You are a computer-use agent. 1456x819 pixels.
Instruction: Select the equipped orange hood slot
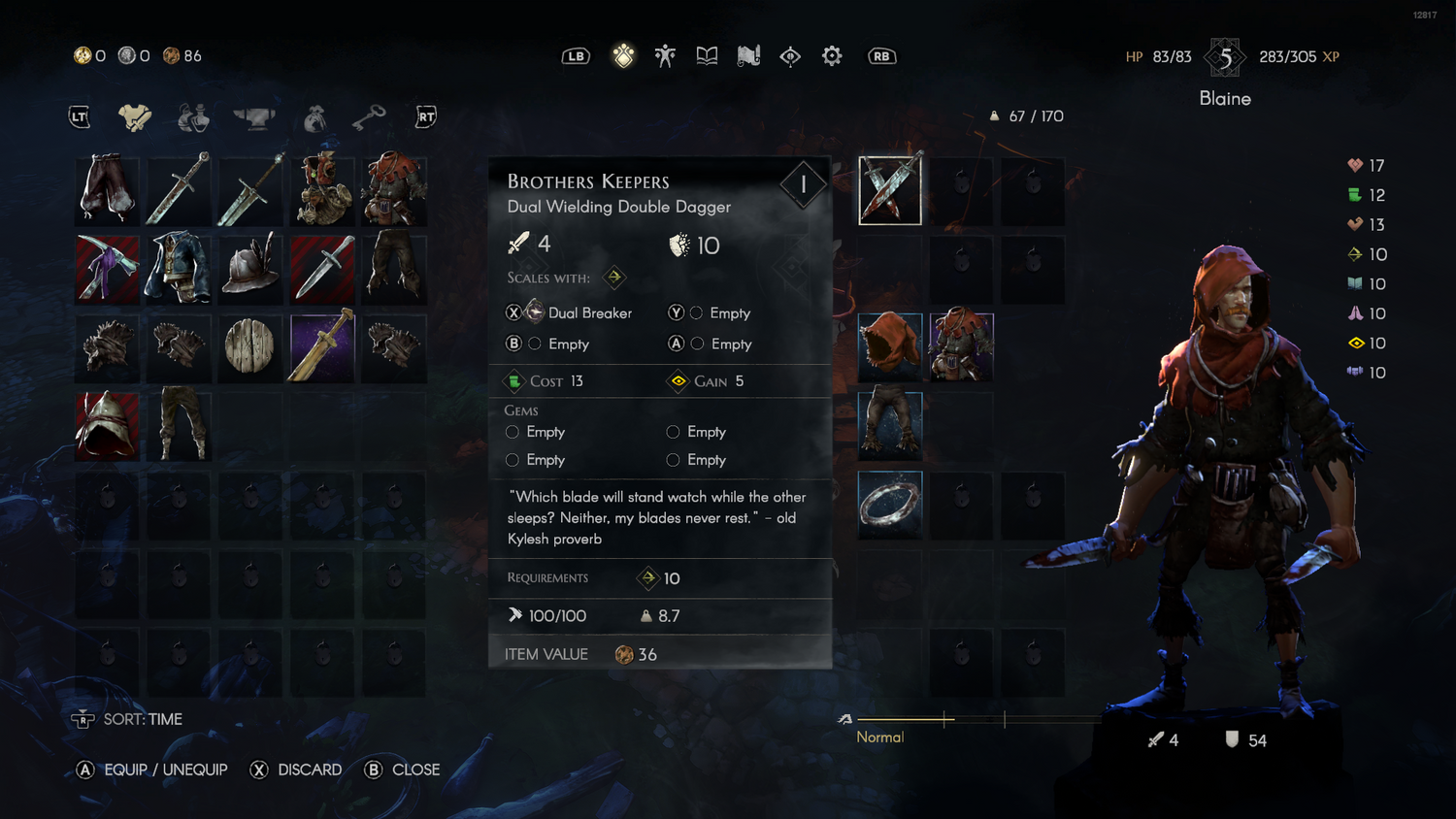(x=890, y=346)
